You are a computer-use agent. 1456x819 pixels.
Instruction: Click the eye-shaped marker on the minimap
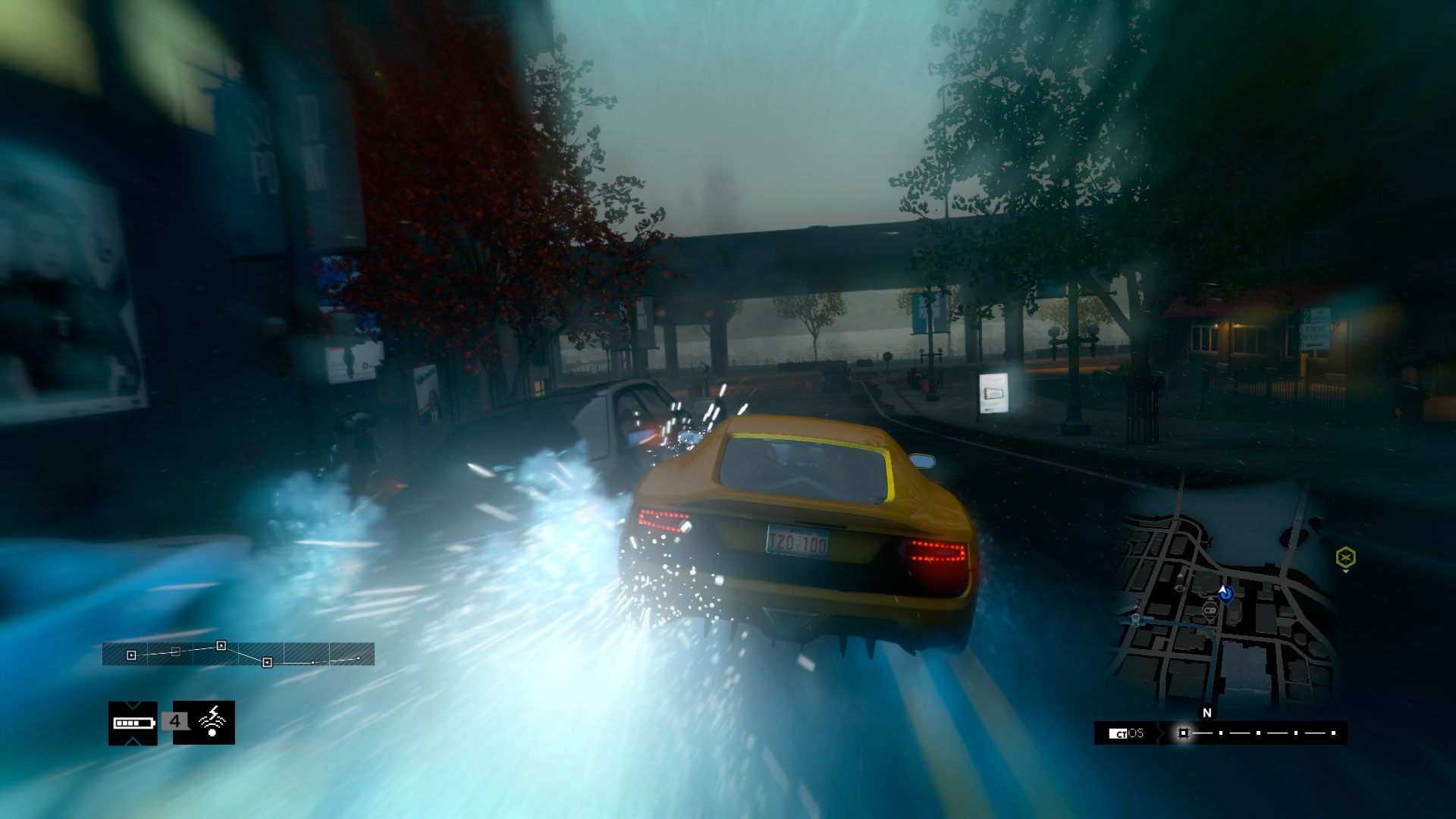(x=1180, y=588)
